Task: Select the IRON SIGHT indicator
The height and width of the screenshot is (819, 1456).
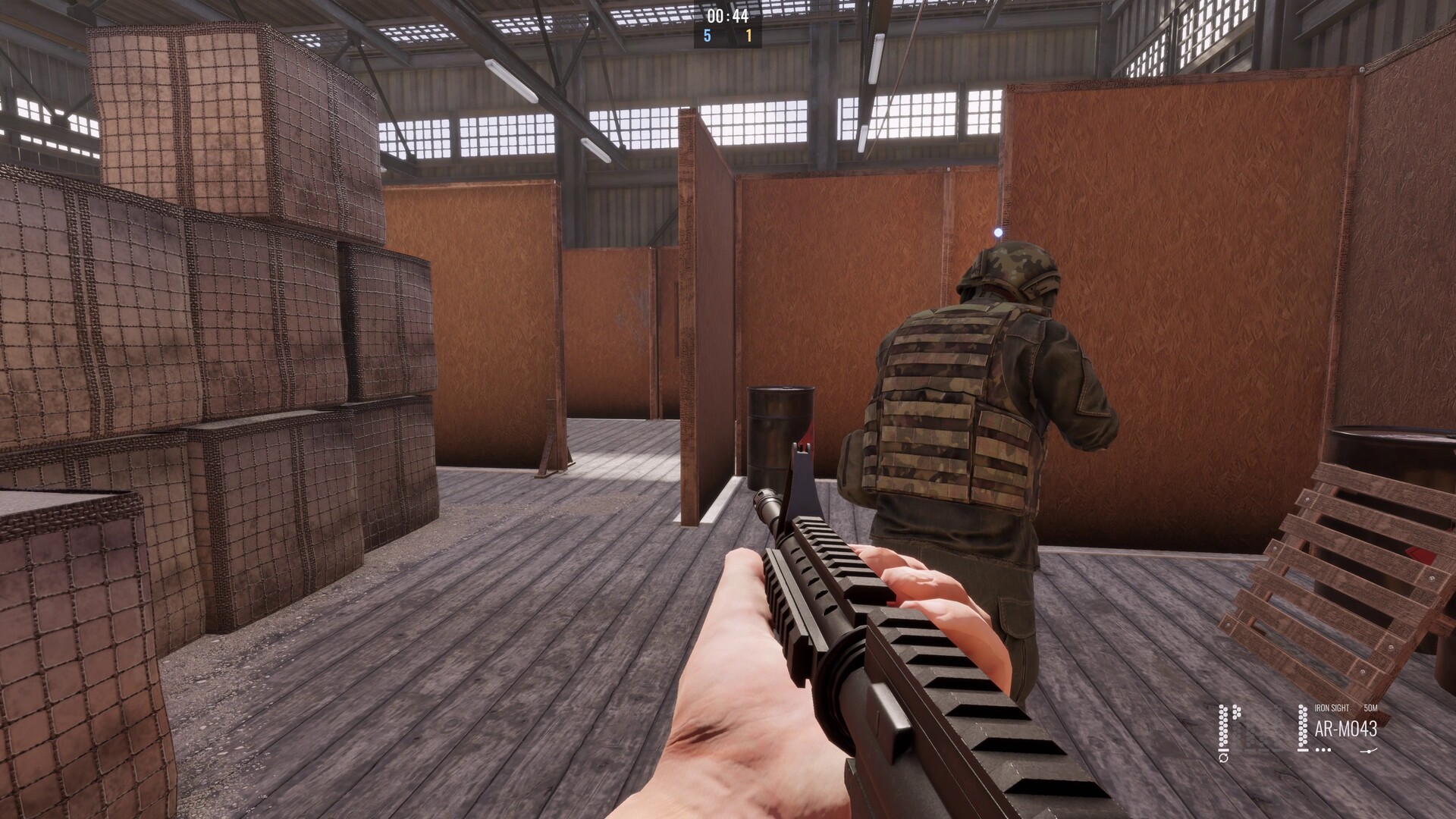Action: [1332, 708]
